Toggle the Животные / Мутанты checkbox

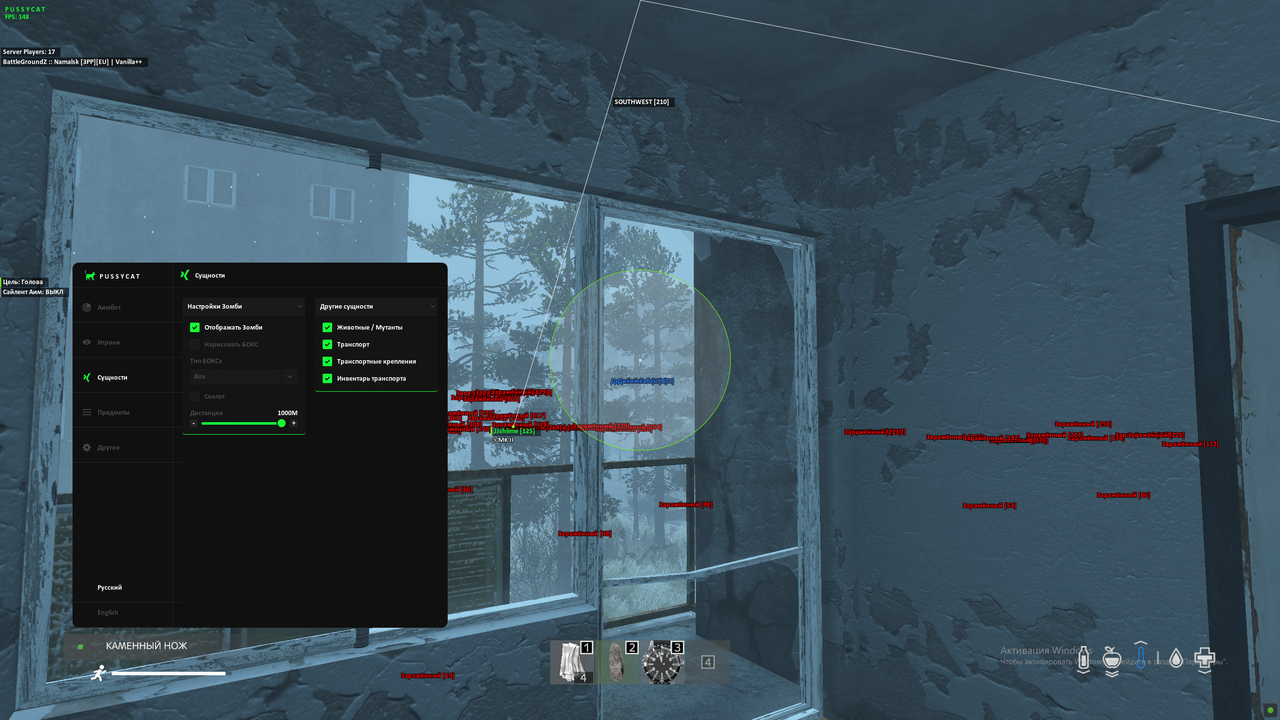click(x=327, y=327)
